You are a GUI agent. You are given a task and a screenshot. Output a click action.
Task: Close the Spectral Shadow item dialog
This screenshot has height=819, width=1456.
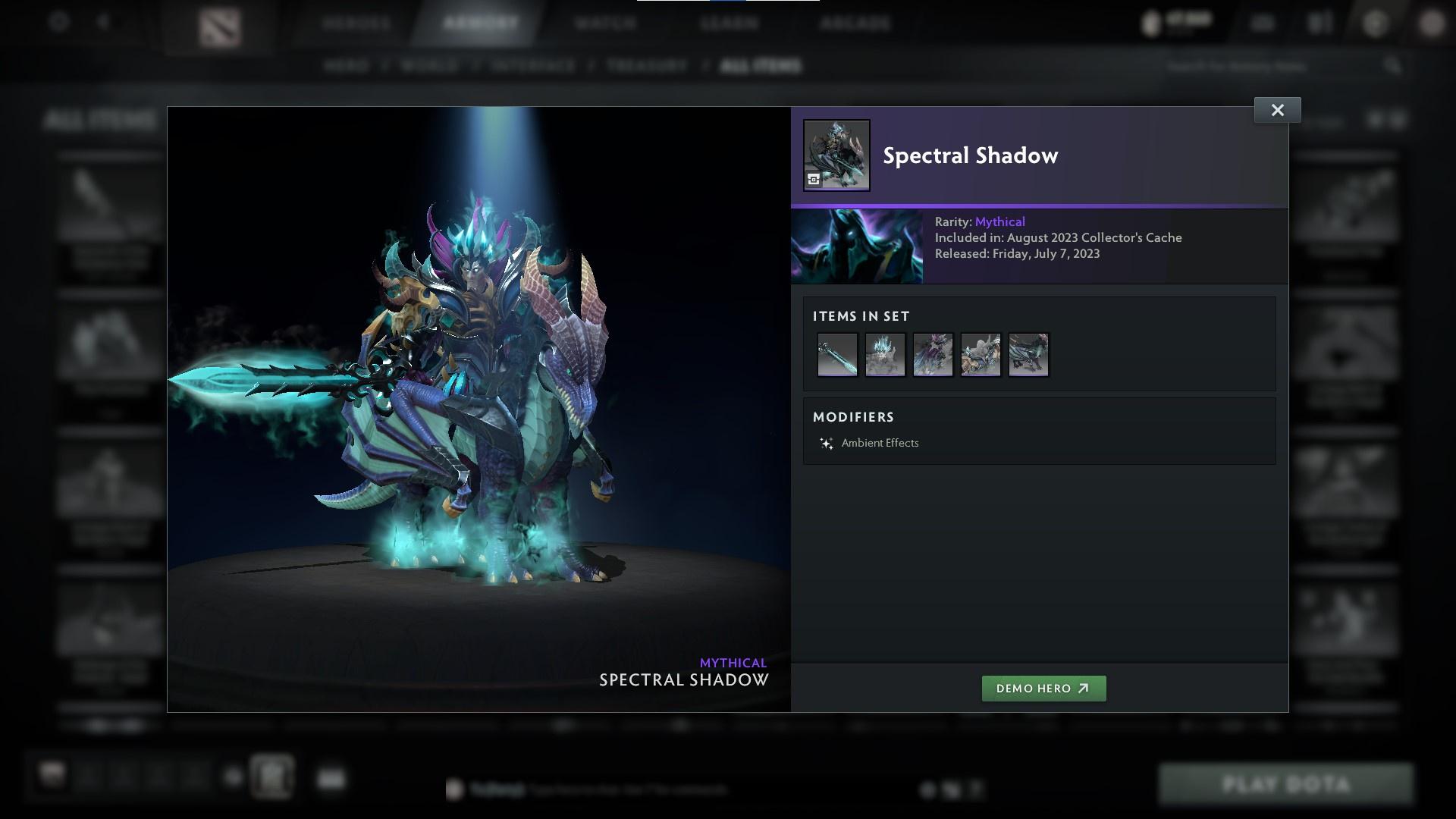(x=1277, y=109)
